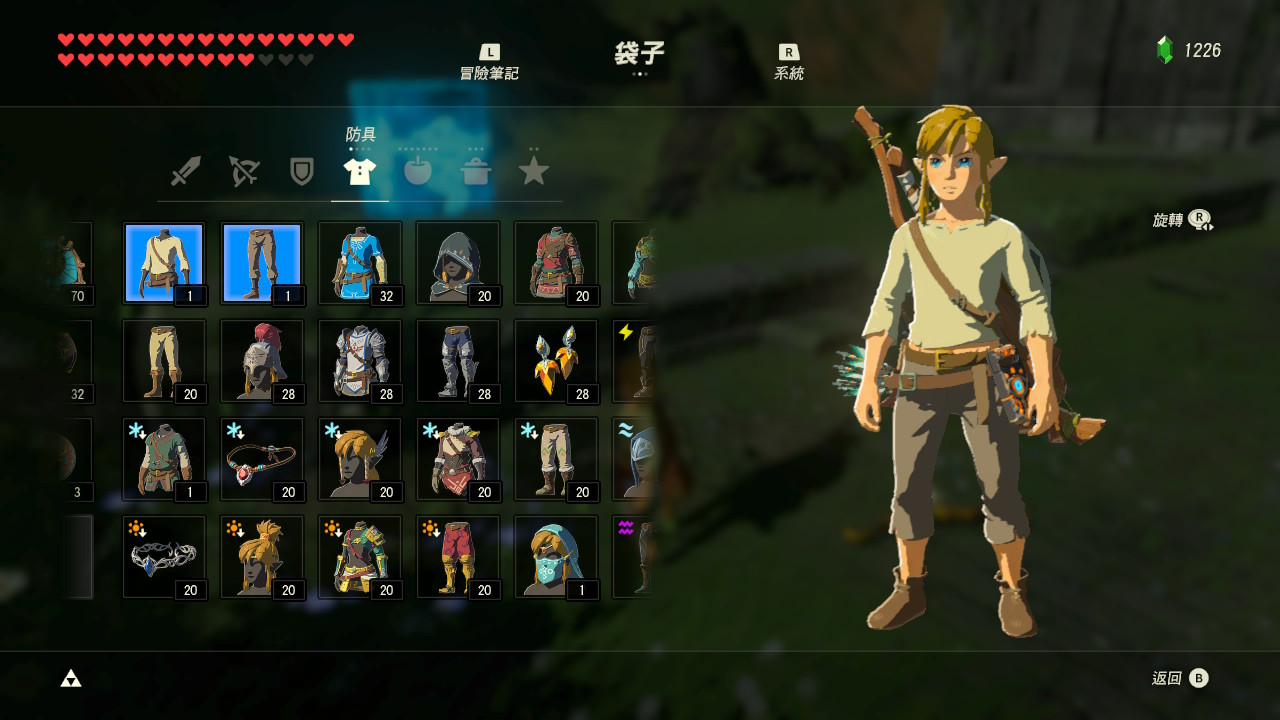1280x720 pixels.
Task: Switch to the shields category icon
Action: (301, 170)
